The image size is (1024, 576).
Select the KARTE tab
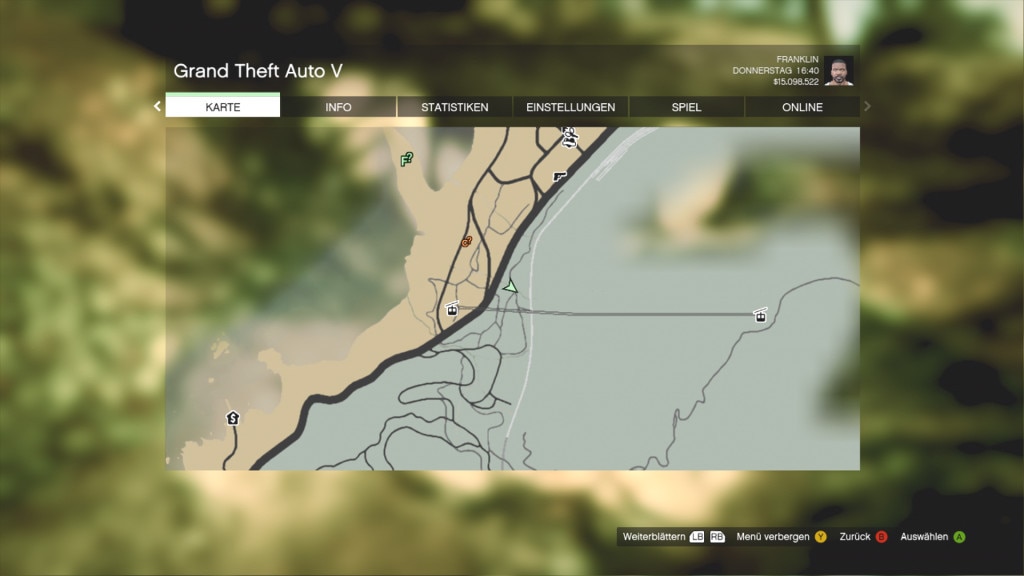222,107
